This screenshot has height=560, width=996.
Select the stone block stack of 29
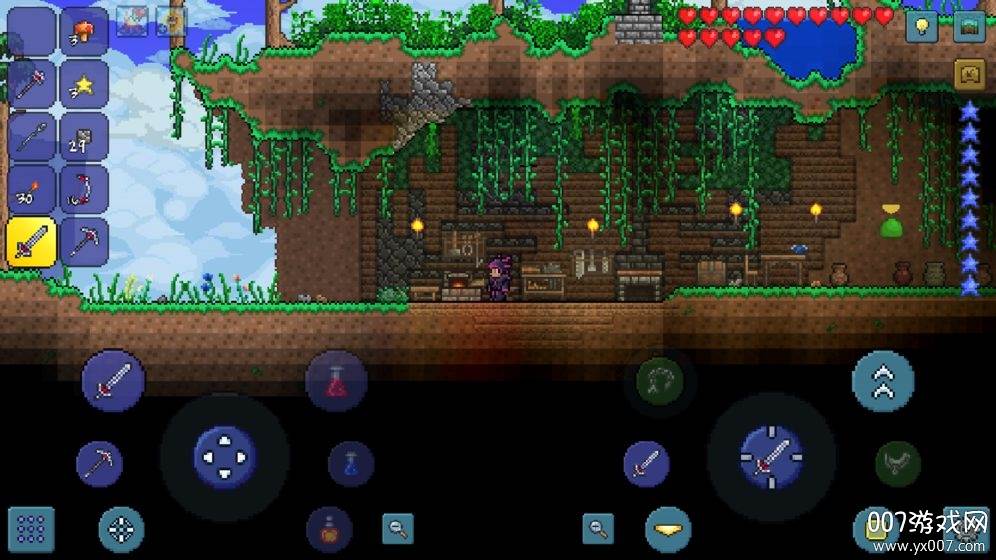pos(84,136)
